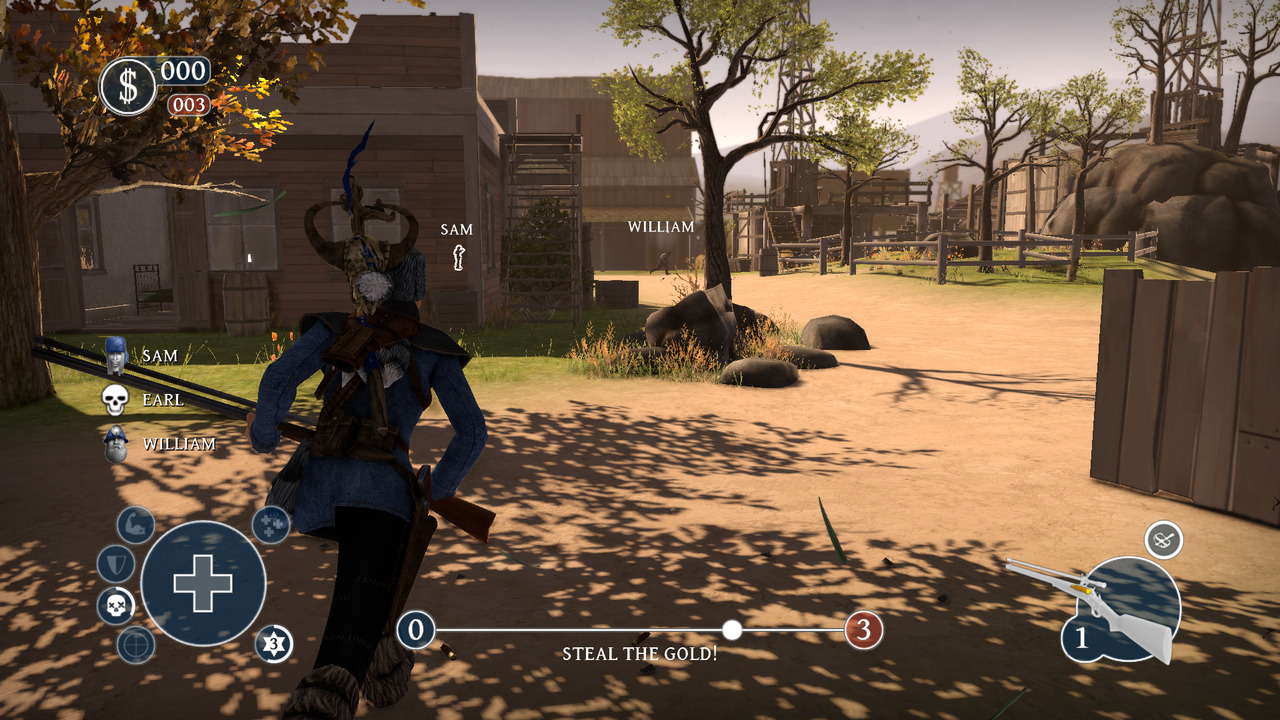The width and height of the screenshot is (1280, 720).
Task: Click the large health cross icon
Action: point(203,583)
